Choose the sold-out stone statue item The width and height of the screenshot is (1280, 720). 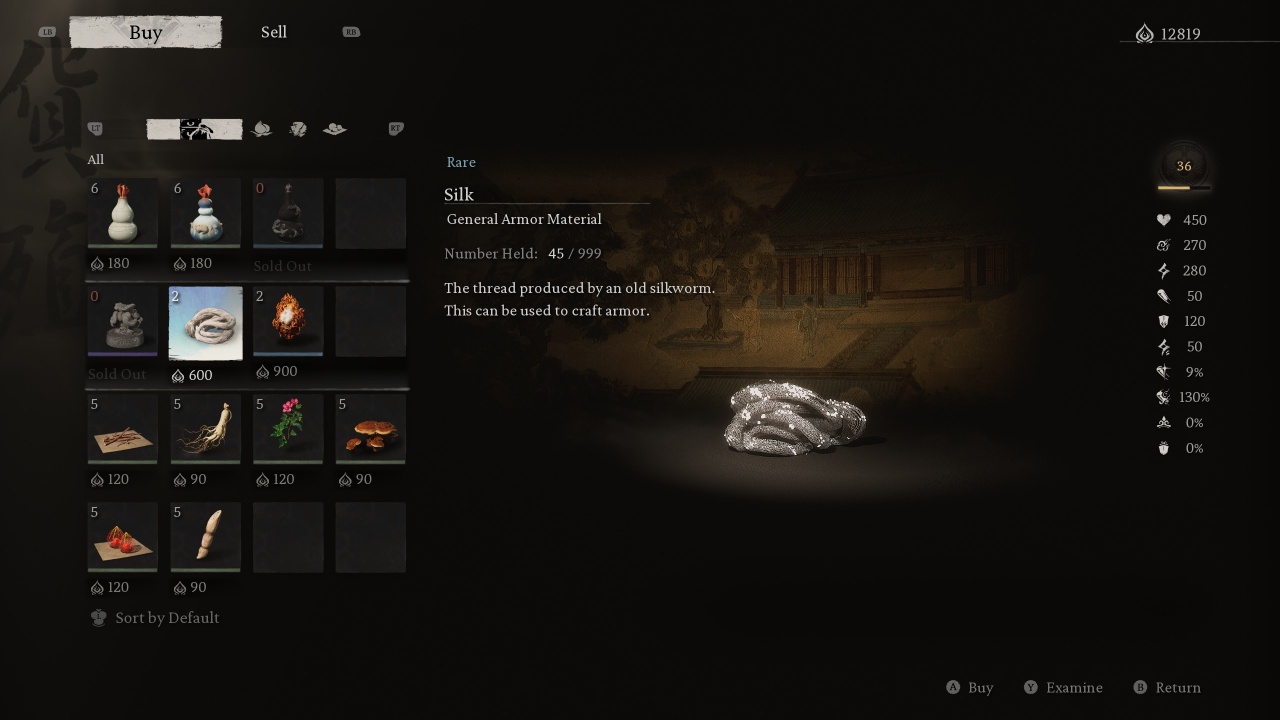pyautogui.click(x=123, y=322)
